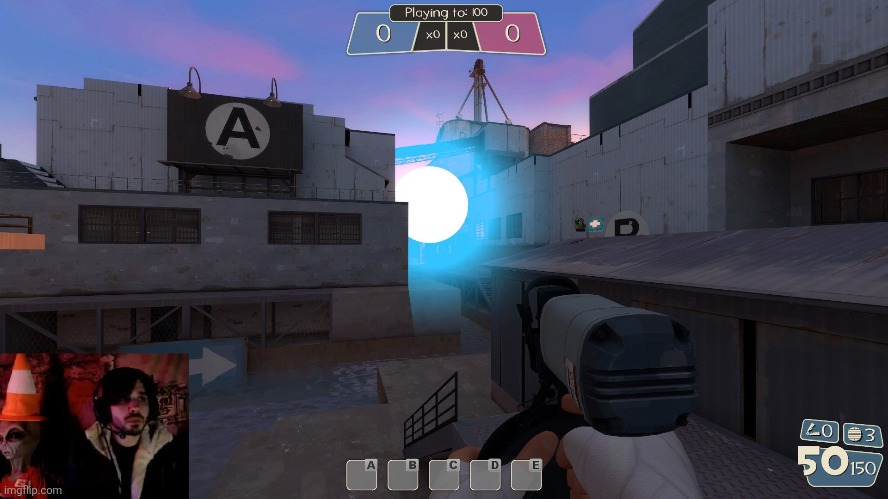Image resolution: width=888 pixels, height=499 pixels.
Task: Choose the control point C icon
Action: pyautogui.click(x=444, y=474)
